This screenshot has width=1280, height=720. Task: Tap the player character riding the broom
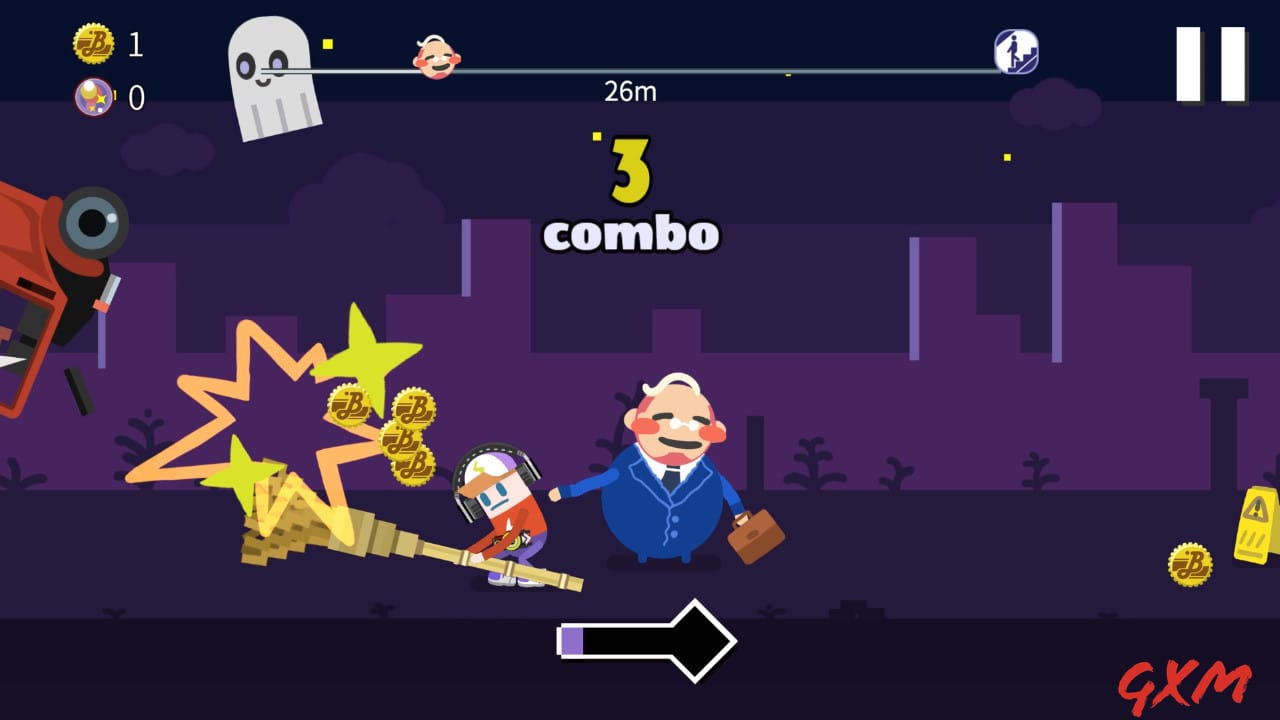point(500,510)
